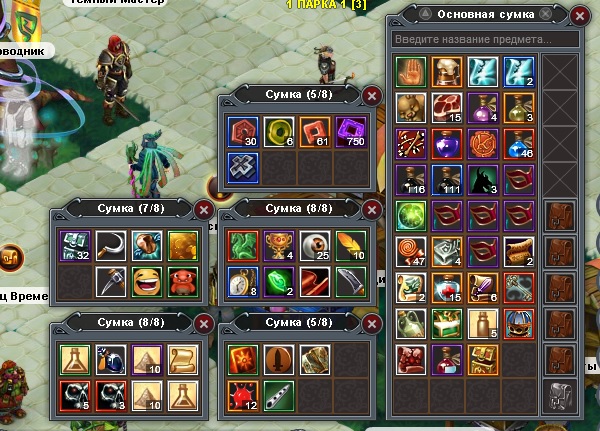This screenshot has height=431, width=600.
Task: Select the golden trophy stack of 4
Action: tap(275, 244)
